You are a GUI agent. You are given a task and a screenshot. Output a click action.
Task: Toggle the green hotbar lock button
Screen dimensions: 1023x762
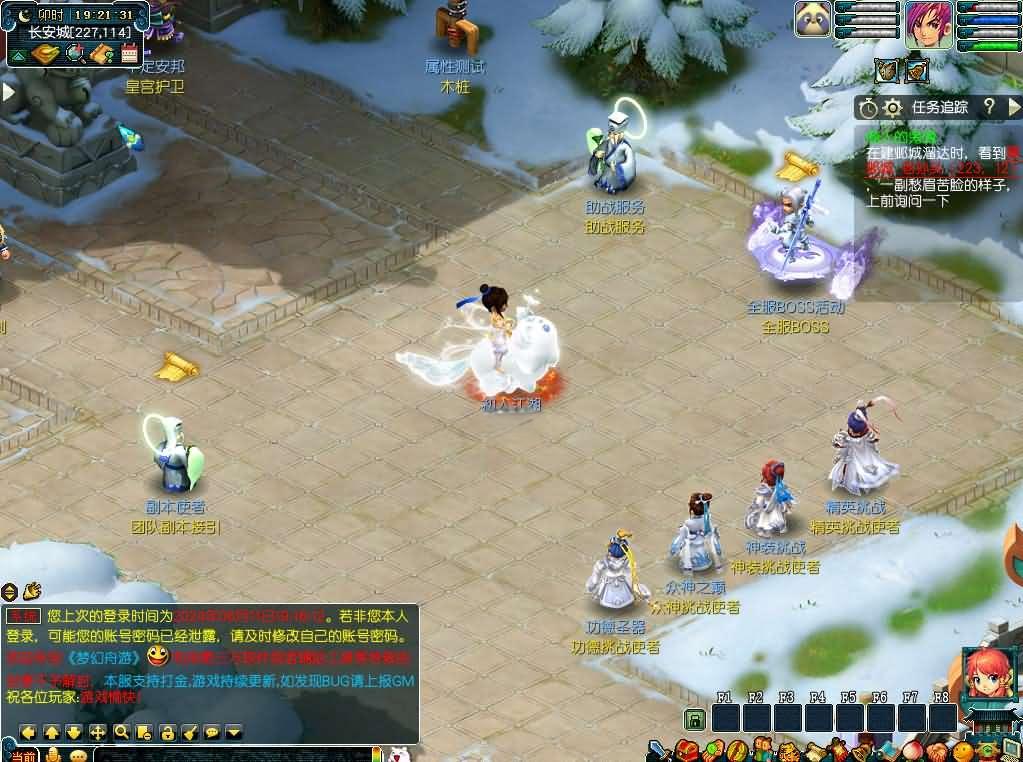click(694, 718)
